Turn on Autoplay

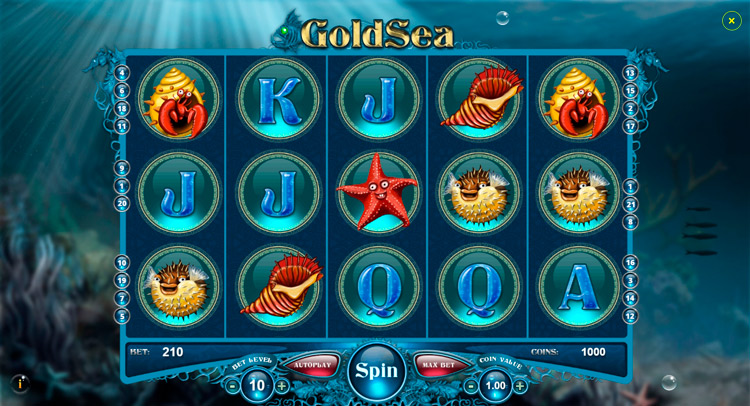click(x=312, y=365)
